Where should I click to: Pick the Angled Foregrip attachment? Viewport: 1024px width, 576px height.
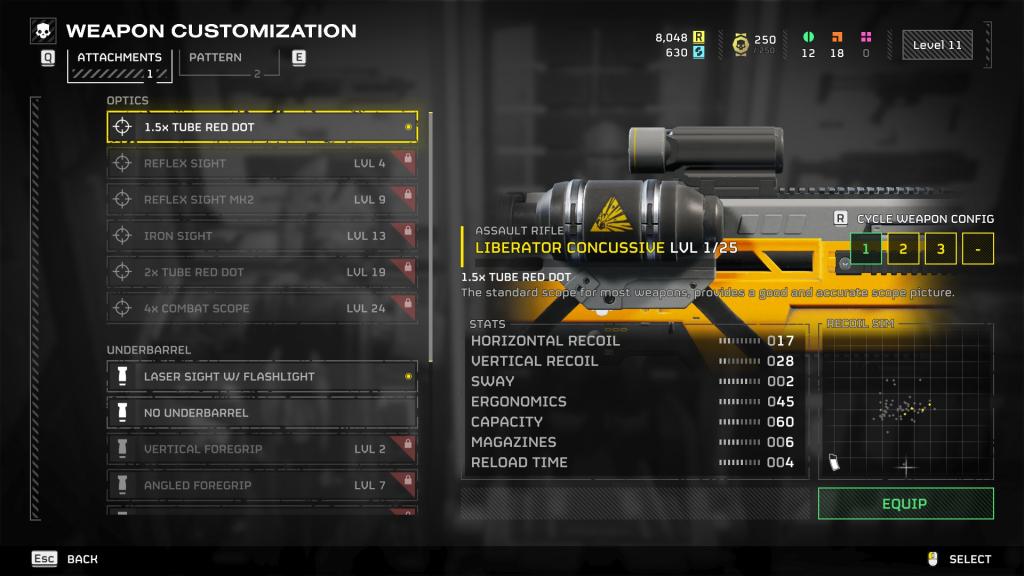click(262, 485)
